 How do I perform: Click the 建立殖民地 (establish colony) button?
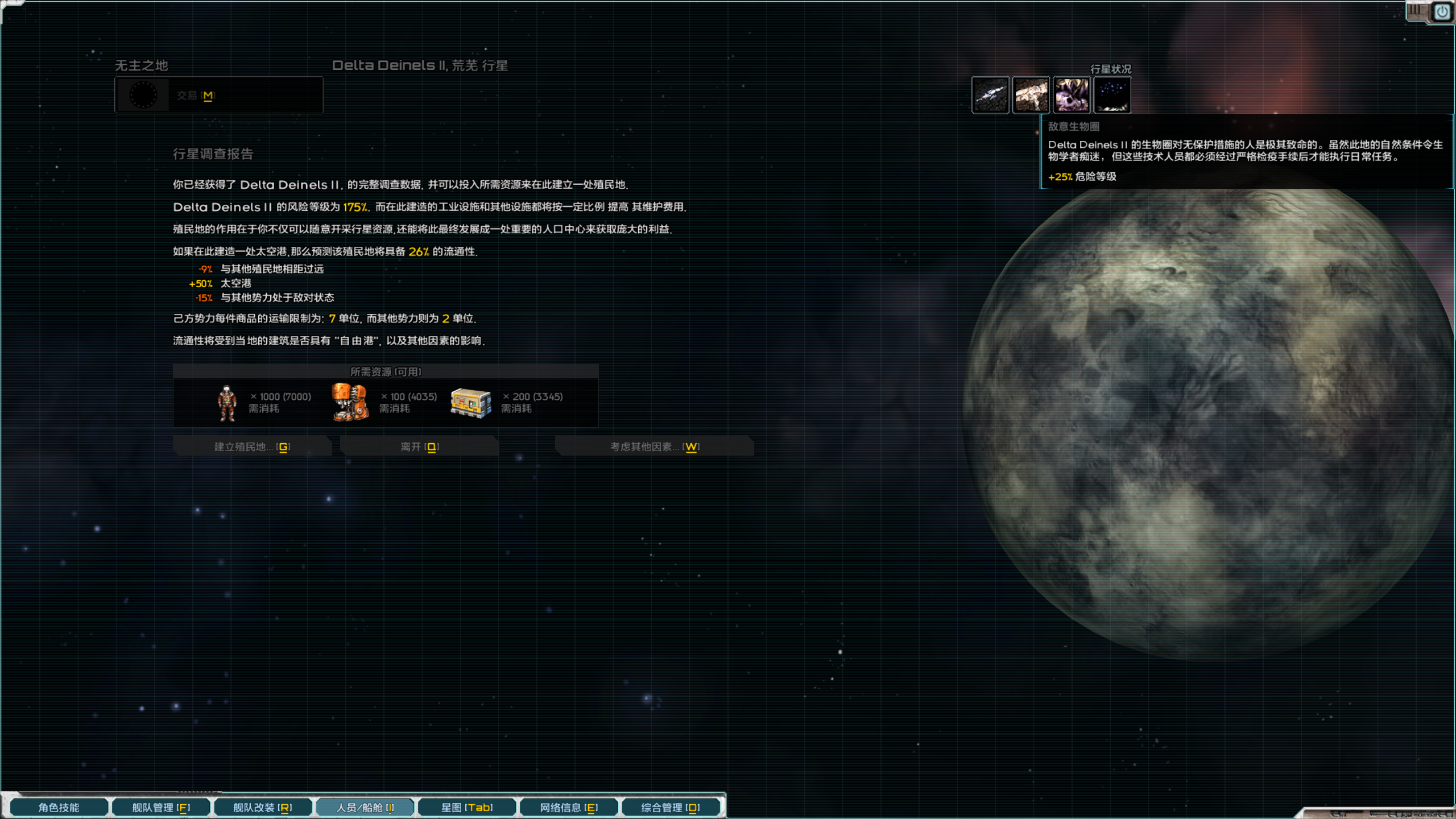252,446
